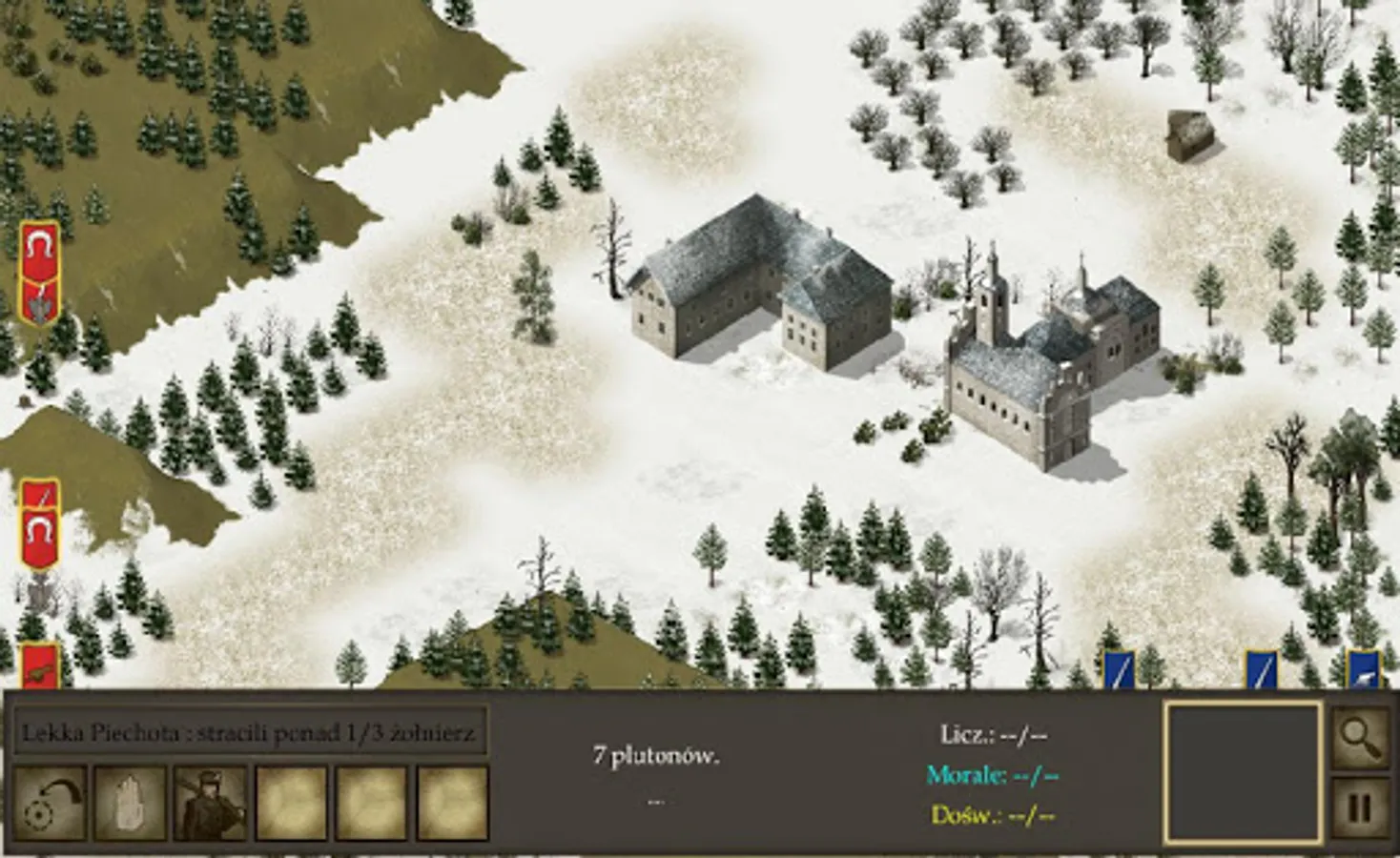Open the magnifying glass zoom button
This screenshot has width=1400, height=858.
(x=1359, y=735)
